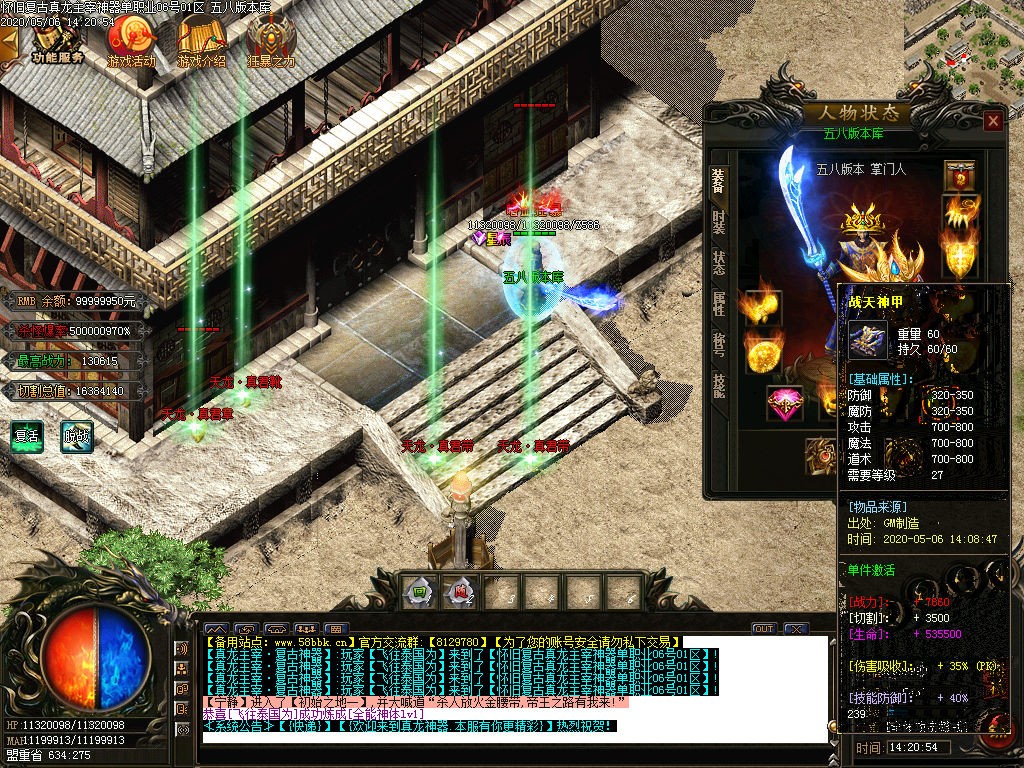Click the 复活 revive button
This screenshot has width=1024, height=768.
coord(27,436)
